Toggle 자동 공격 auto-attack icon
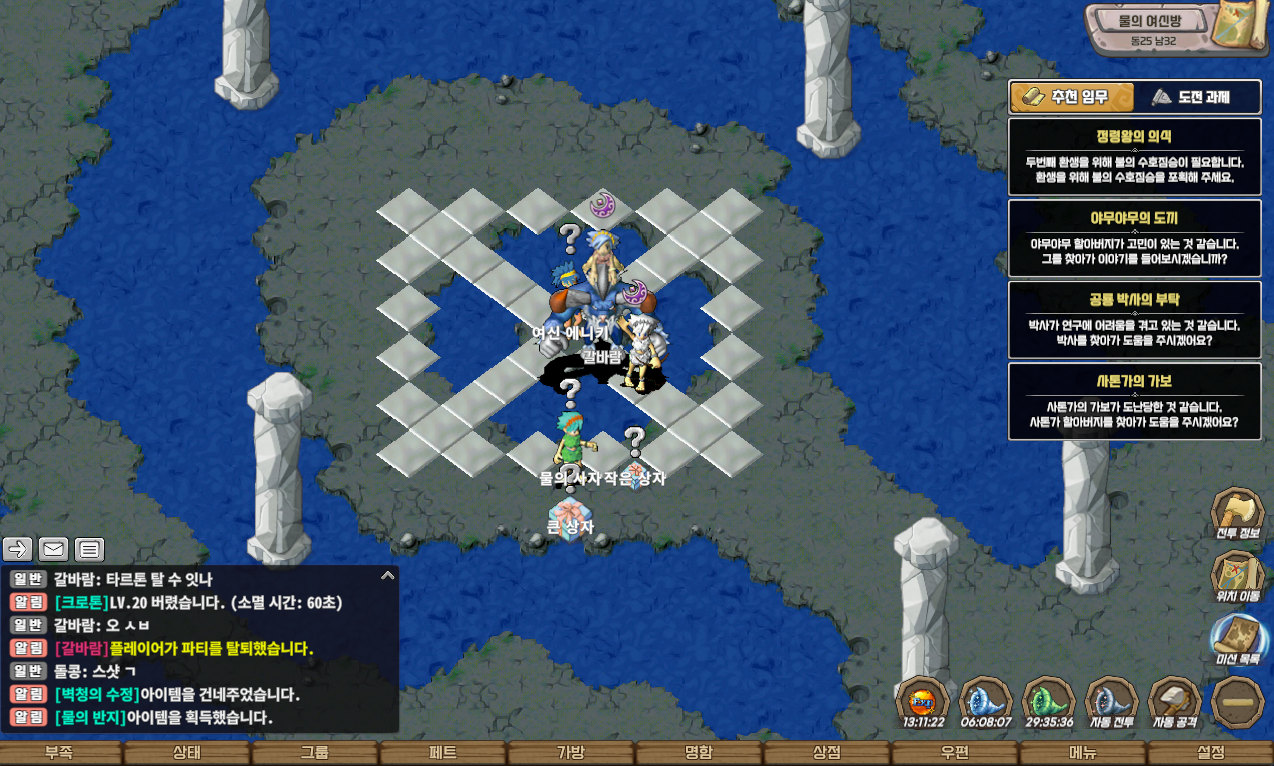1274x766 pixels. pos(1175,702)
